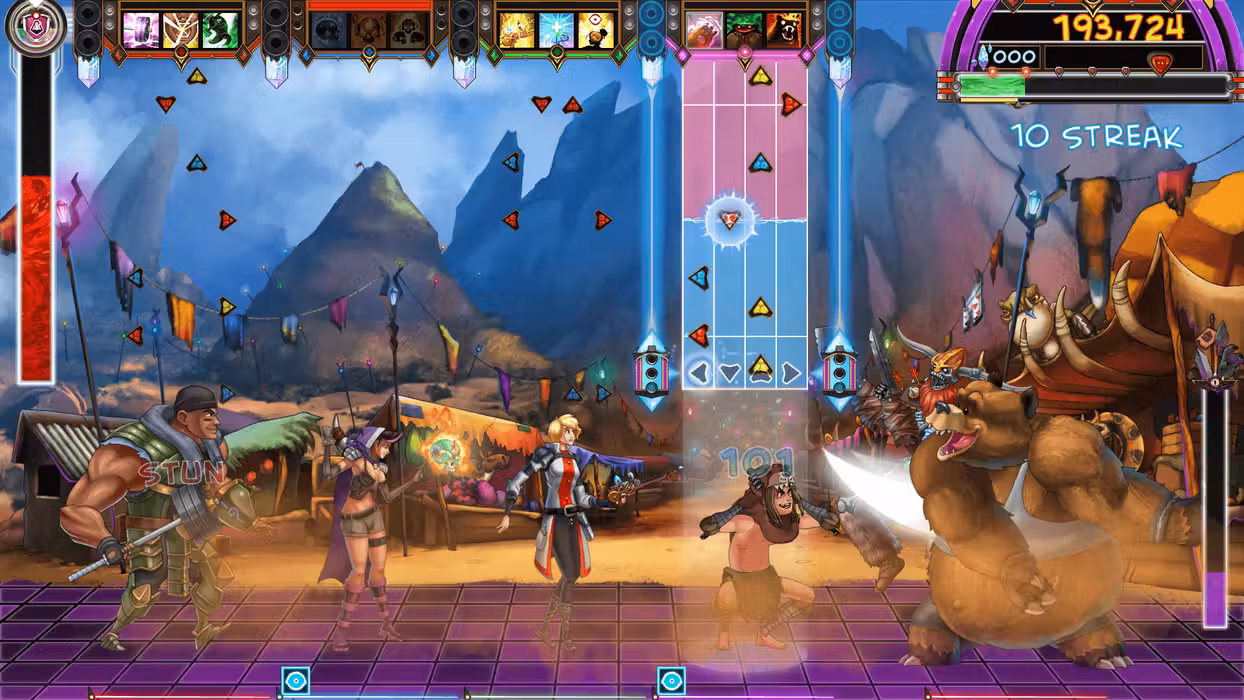Activate the roaring bear ability icon
The height and width of the screenshot is (700, 1244).
(784, 31)
